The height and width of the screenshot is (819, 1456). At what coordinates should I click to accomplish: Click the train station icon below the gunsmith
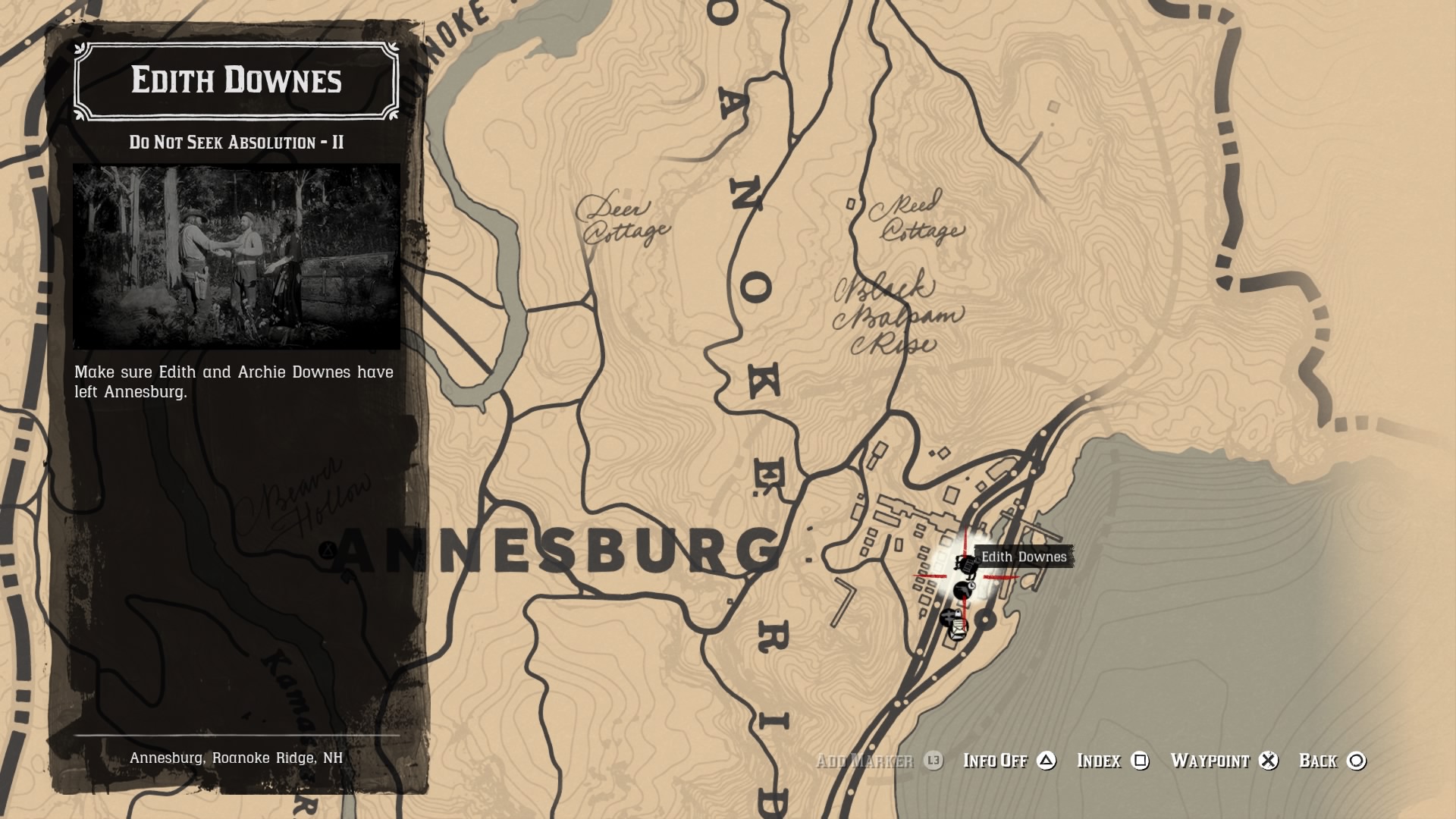pos(948,616)
